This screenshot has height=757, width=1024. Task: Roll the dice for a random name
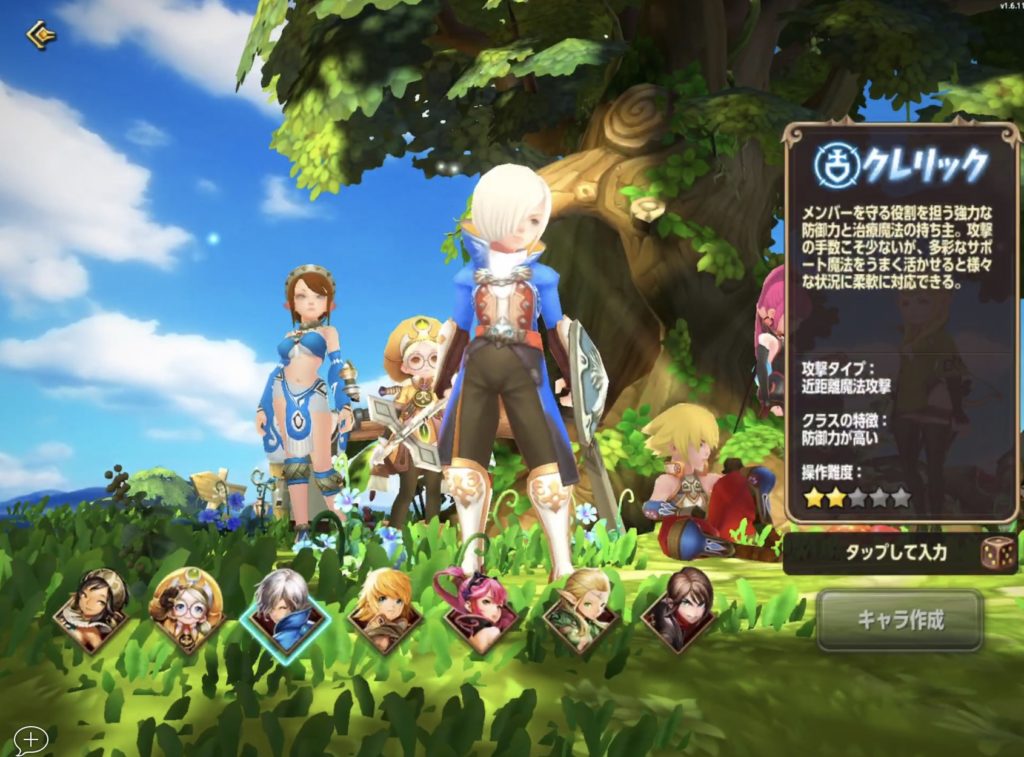click(999, 553)
